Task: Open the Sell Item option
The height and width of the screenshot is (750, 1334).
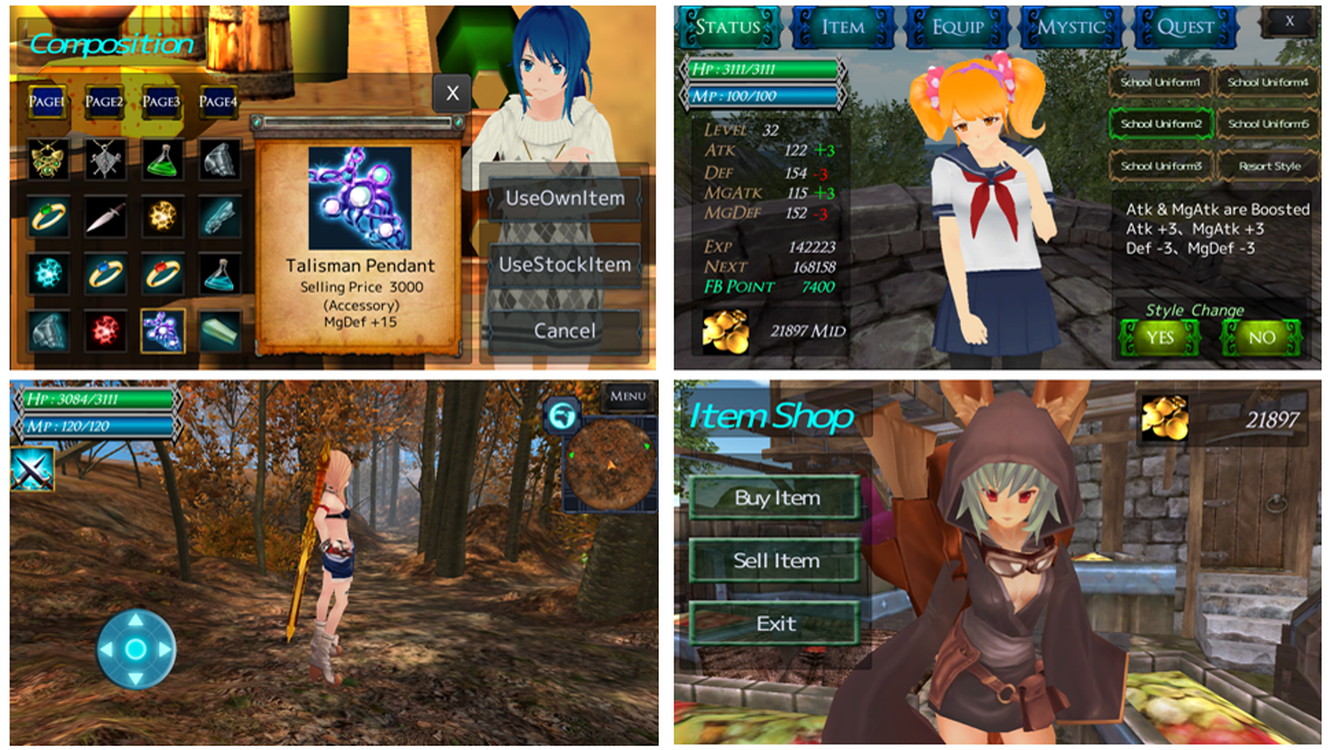Action: pos(776,561)
